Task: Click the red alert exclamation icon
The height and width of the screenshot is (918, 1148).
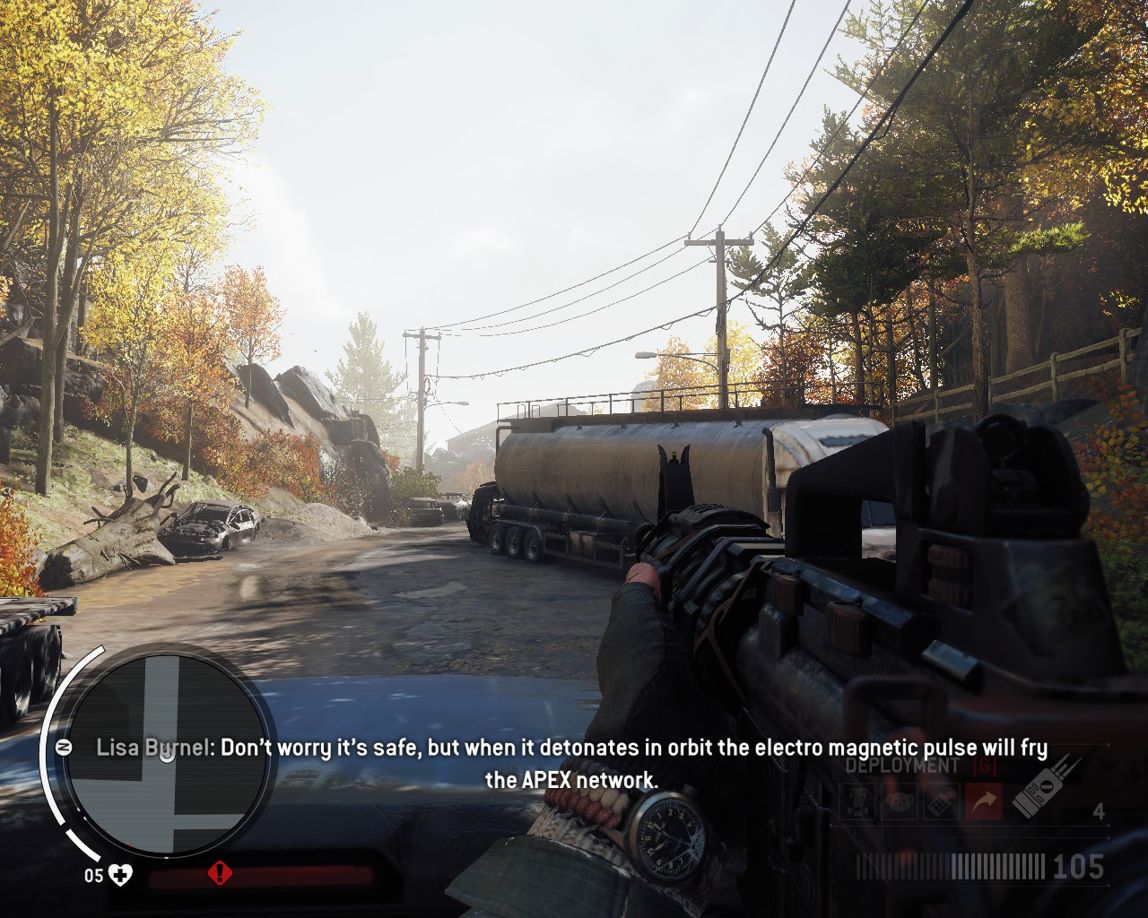Action: click(x=219, y=873)
